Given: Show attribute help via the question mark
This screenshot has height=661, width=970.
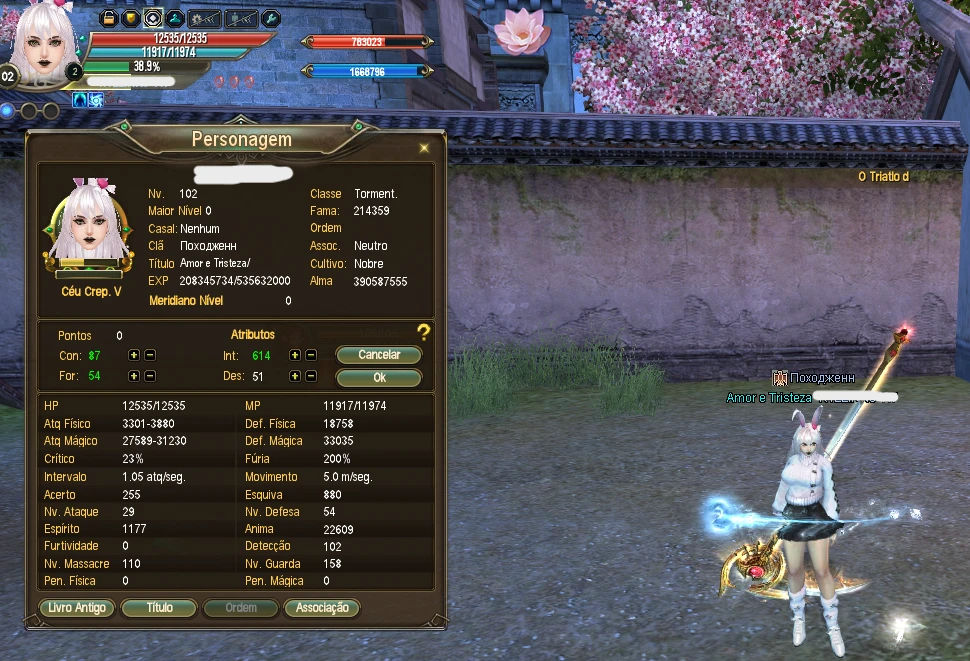Looking at the screenshot, I should coord(424,333).
